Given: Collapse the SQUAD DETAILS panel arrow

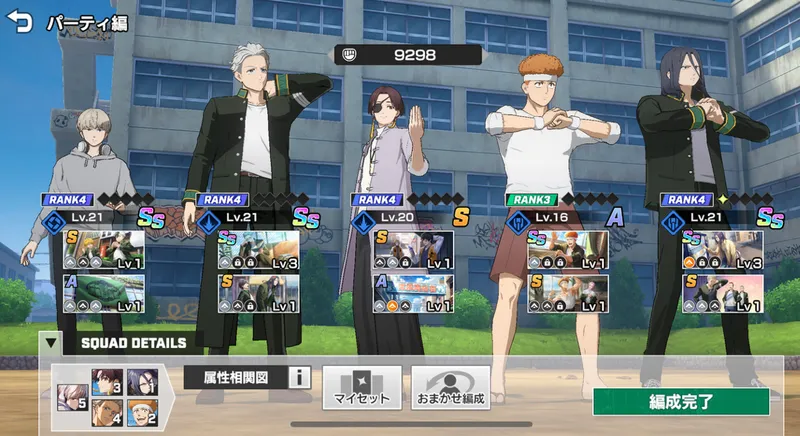Looking at the screenshot, I should click(49, 343).
